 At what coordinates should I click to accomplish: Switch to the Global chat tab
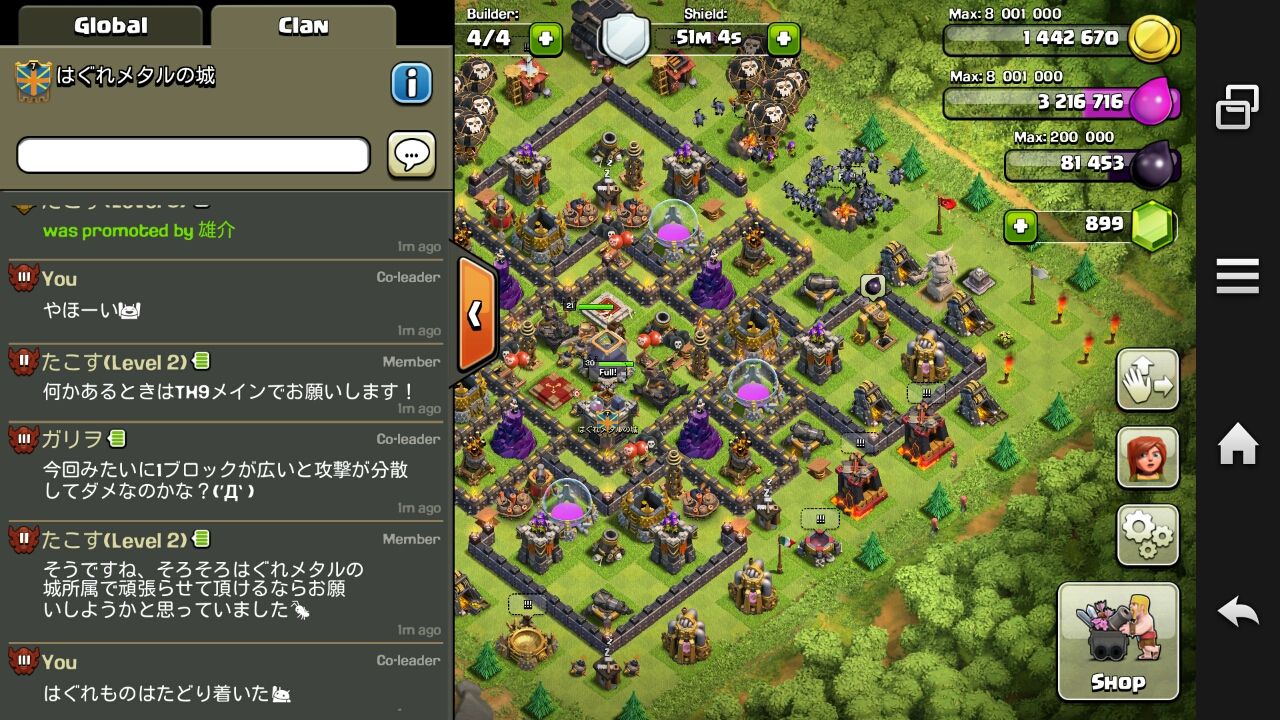110,24
